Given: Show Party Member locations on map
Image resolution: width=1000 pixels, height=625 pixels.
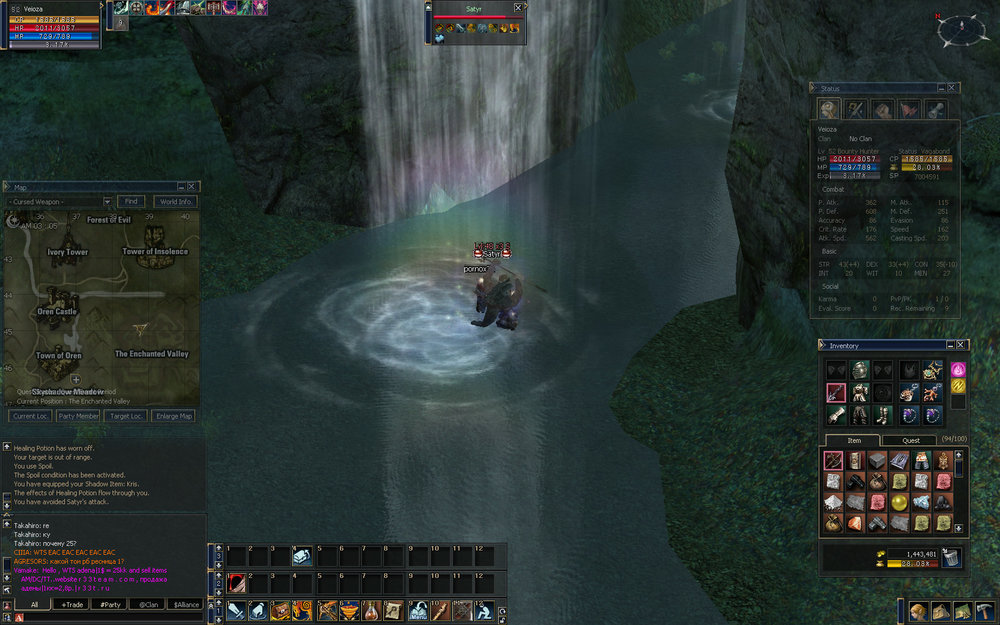Looking at the screenshot, I should click(79, 416).
